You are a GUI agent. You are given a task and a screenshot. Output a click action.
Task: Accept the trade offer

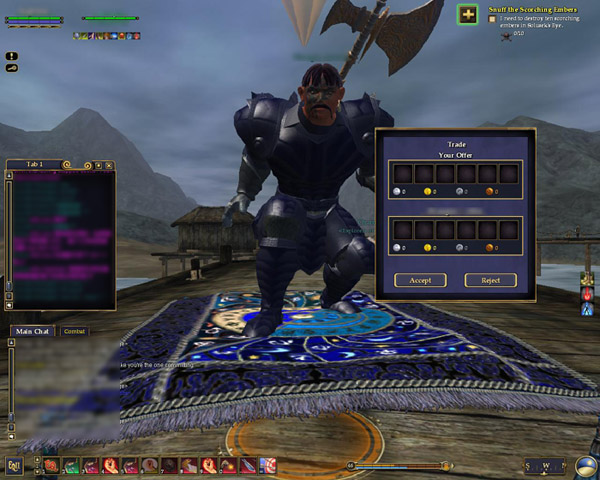coord(420,280)
